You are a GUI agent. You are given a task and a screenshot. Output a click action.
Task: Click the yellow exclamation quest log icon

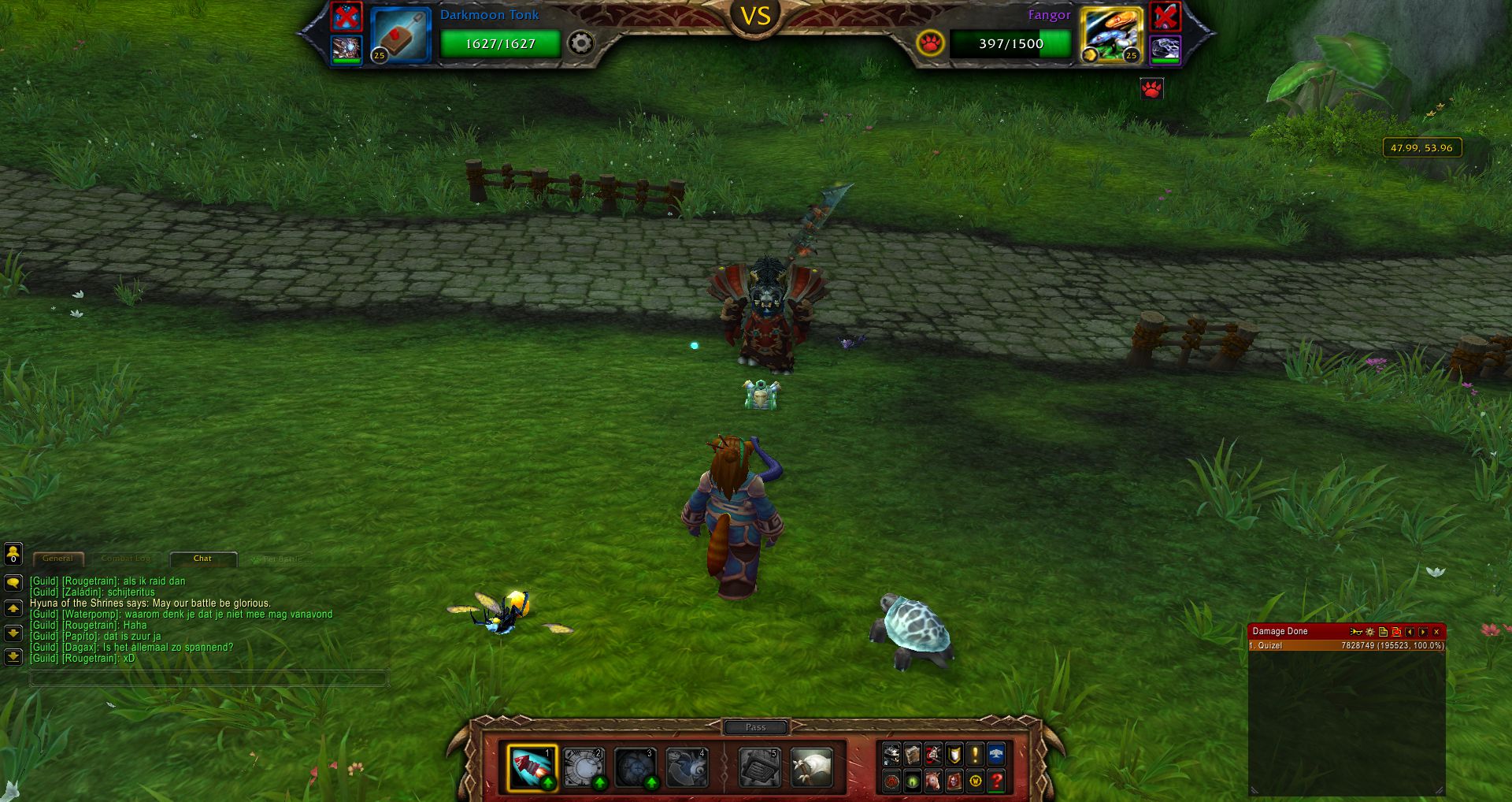coord(975,755)
